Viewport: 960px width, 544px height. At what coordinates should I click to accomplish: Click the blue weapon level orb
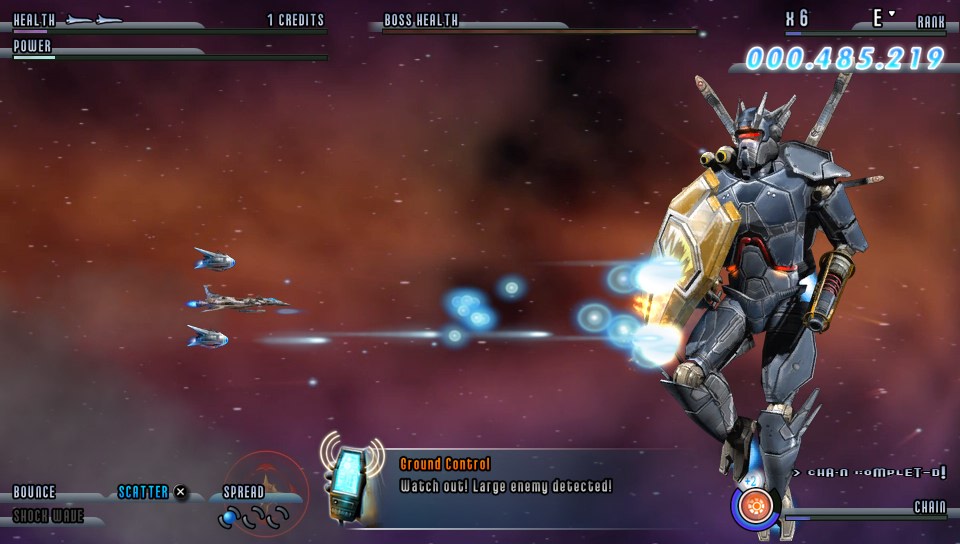pyautogui.click(x=229, y=517)
